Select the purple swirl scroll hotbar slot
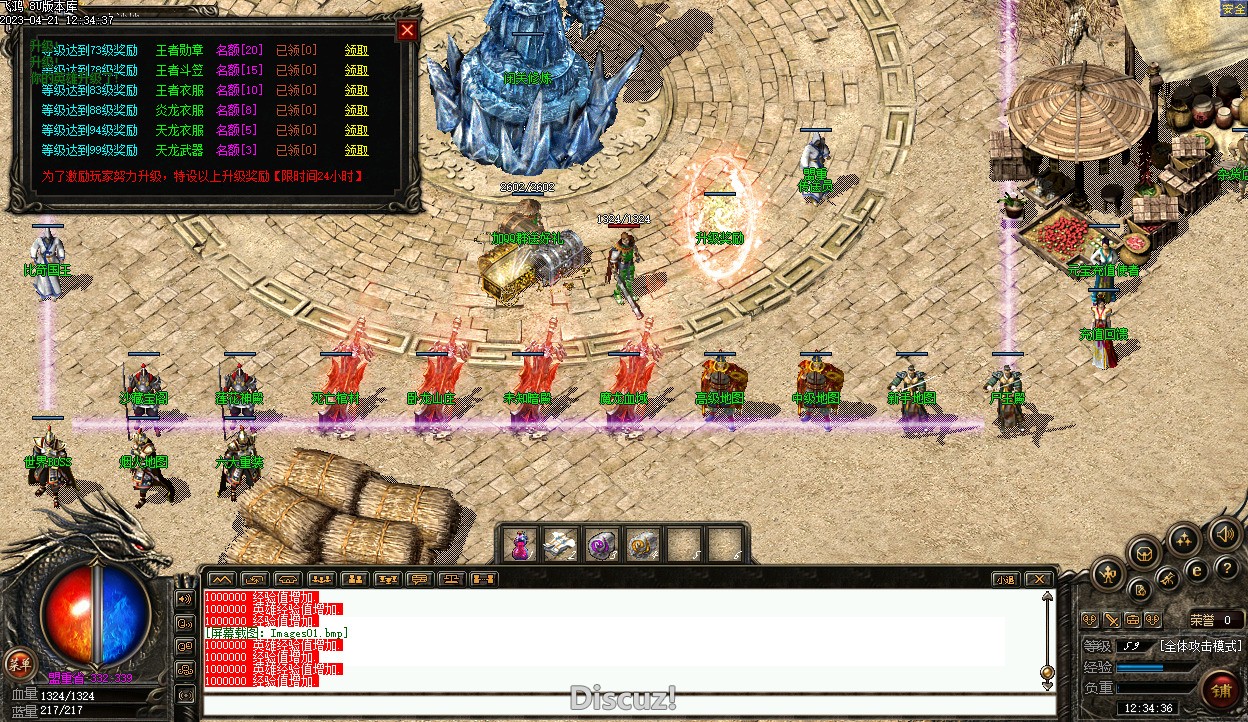Image resolution: width=1248 pixels, height=722 pixels. [601, 545]
